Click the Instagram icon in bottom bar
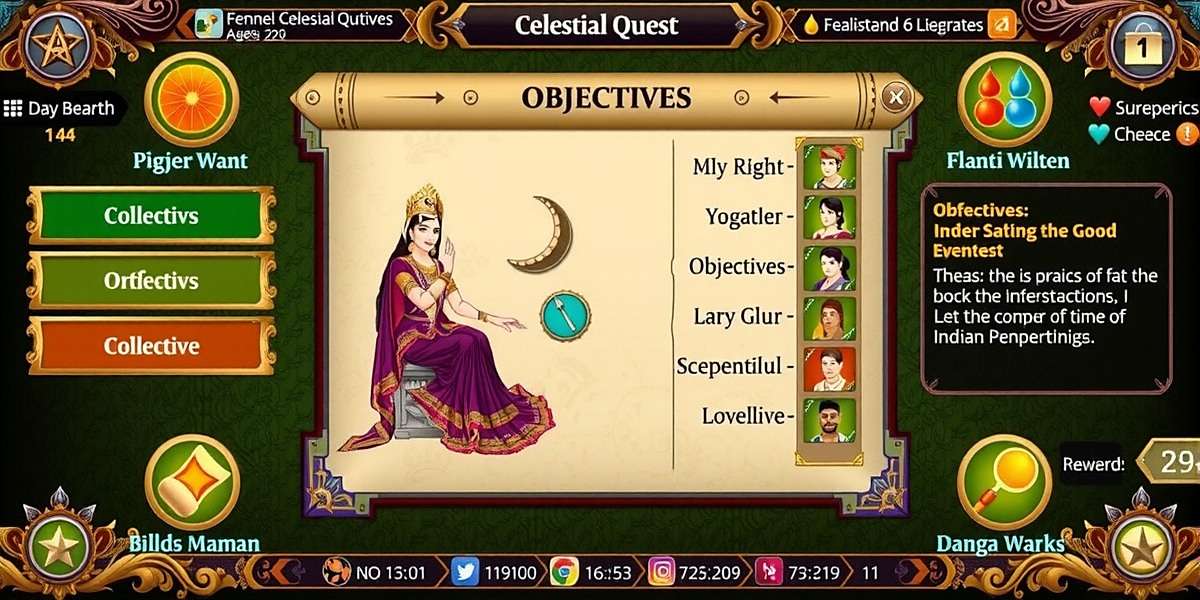 [660, 573]
